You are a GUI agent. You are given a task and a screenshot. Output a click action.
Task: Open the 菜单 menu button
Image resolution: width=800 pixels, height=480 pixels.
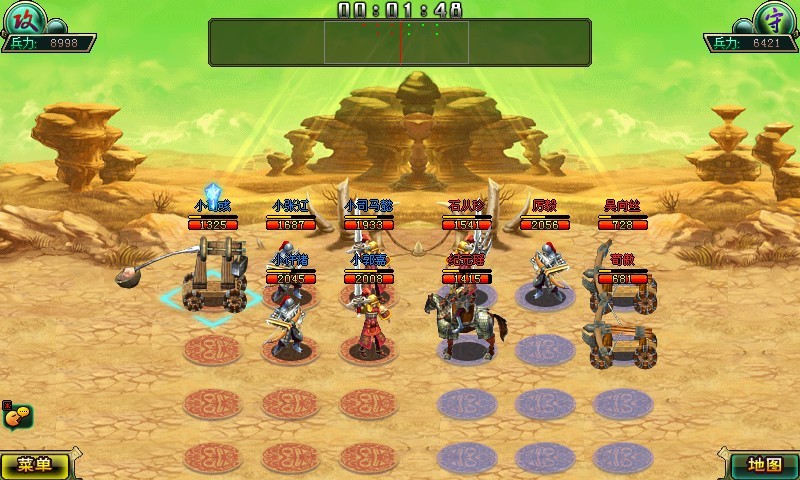coord(36,465)
